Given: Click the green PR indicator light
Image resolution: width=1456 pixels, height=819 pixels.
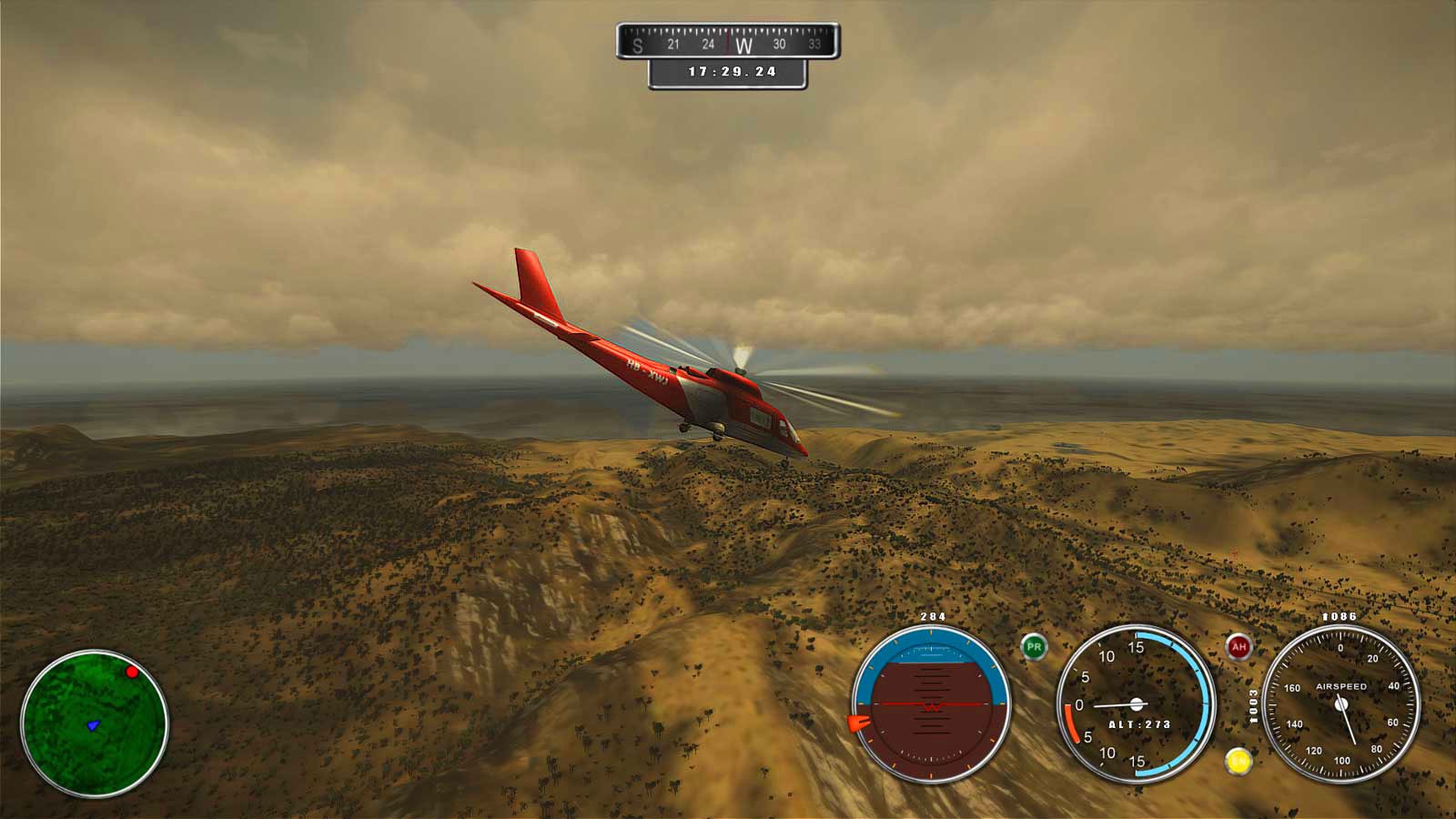Looking at the screenshot, I should 1034,647.
